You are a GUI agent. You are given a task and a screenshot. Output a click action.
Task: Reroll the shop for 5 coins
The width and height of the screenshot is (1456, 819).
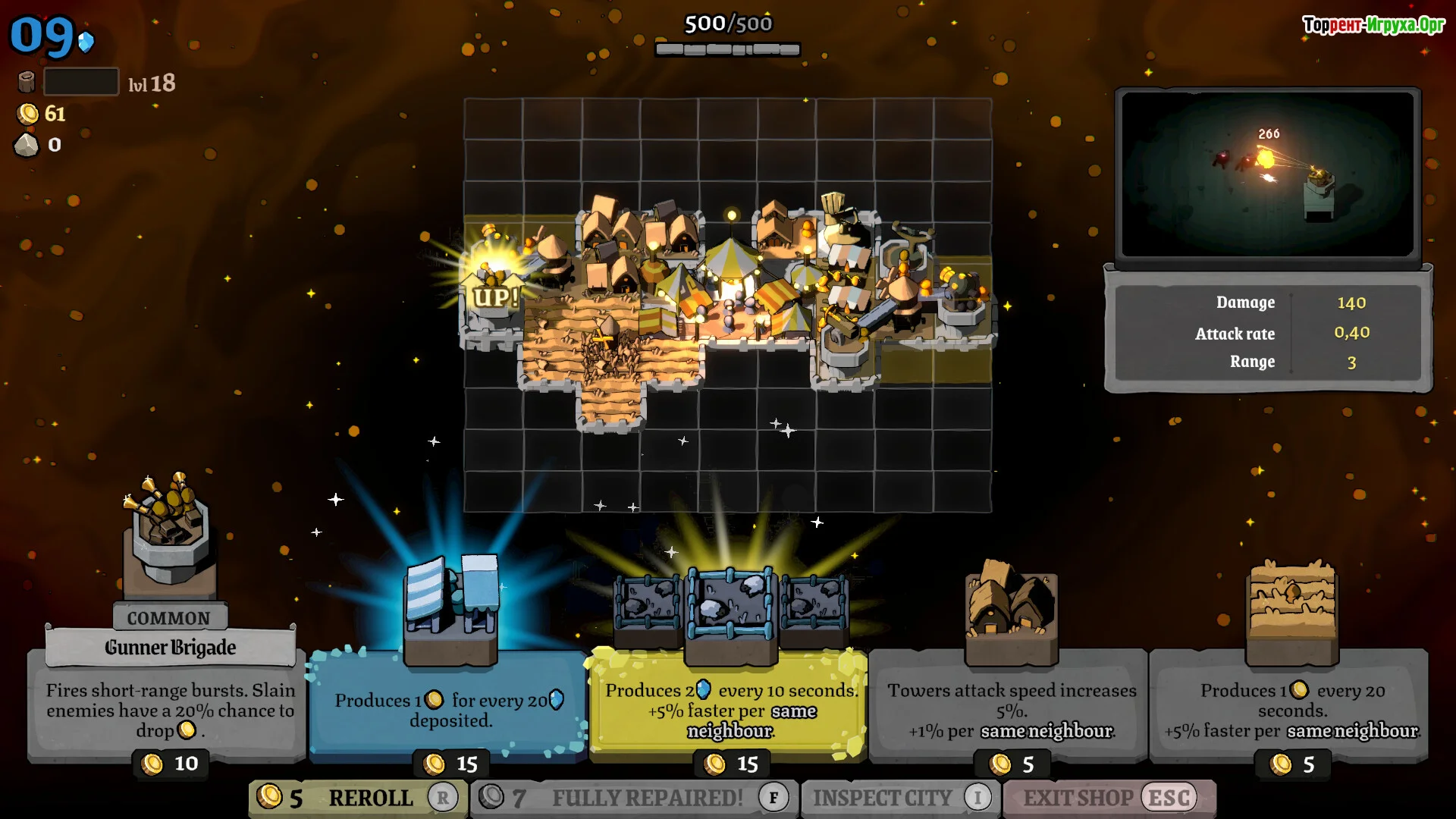[x=358, y=798]
